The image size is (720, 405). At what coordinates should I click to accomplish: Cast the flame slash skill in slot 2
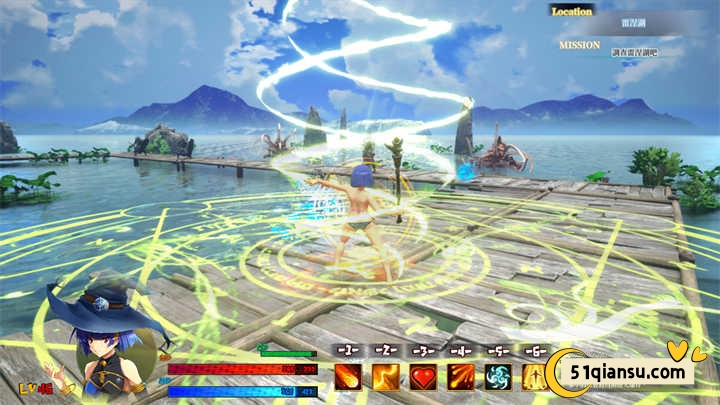(x=386, y=377)
